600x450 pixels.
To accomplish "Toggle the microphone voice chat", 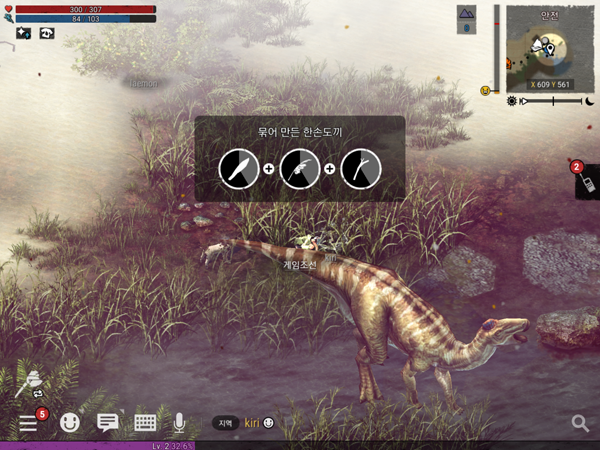I will (180, 422).
